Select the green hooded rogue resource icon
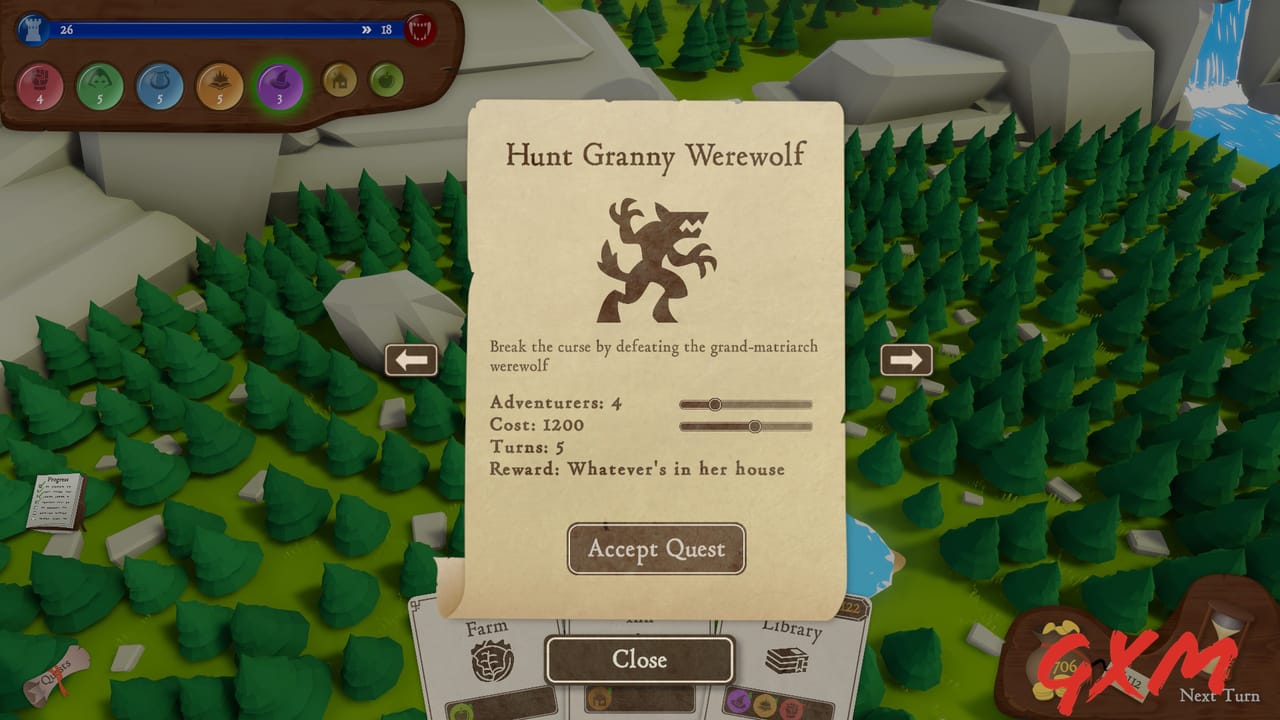 point(101,86)
